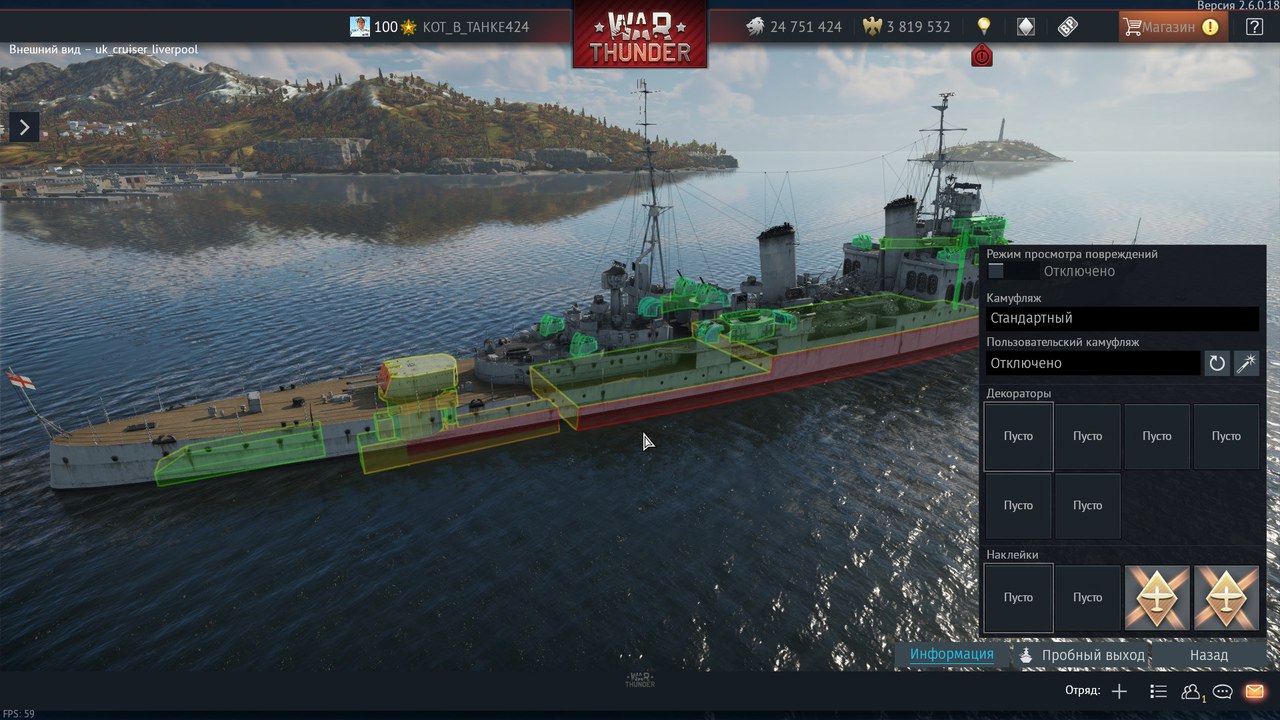Click Информация link
1280x720 pixels.
[951, 655]
